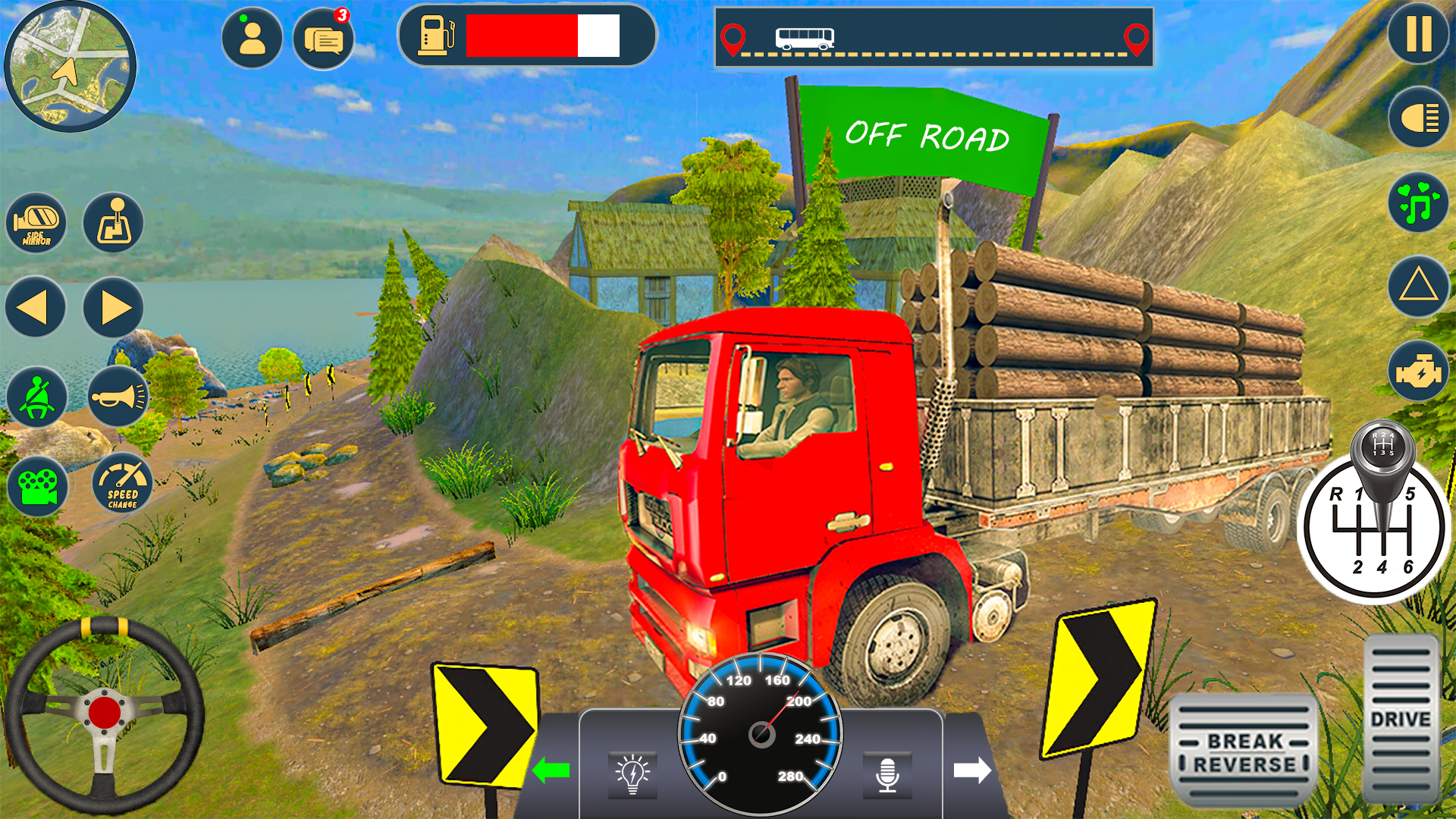Image resolution: width=1456 pixels, height=819 pixels.
Task: Sound the horn button
Action: pos(118,397)
